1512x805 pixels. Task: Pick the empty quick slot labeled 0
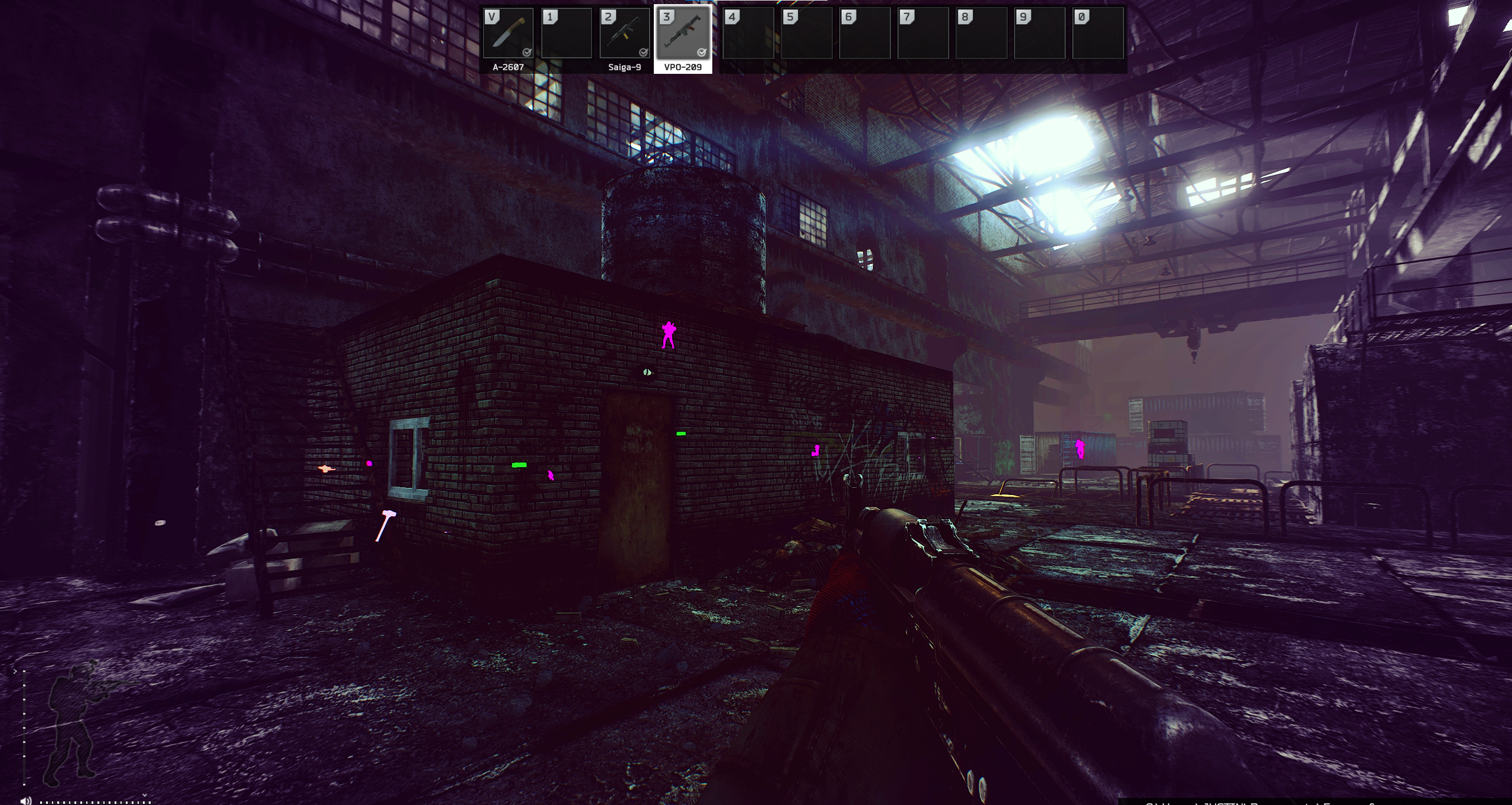[1098, 34]
